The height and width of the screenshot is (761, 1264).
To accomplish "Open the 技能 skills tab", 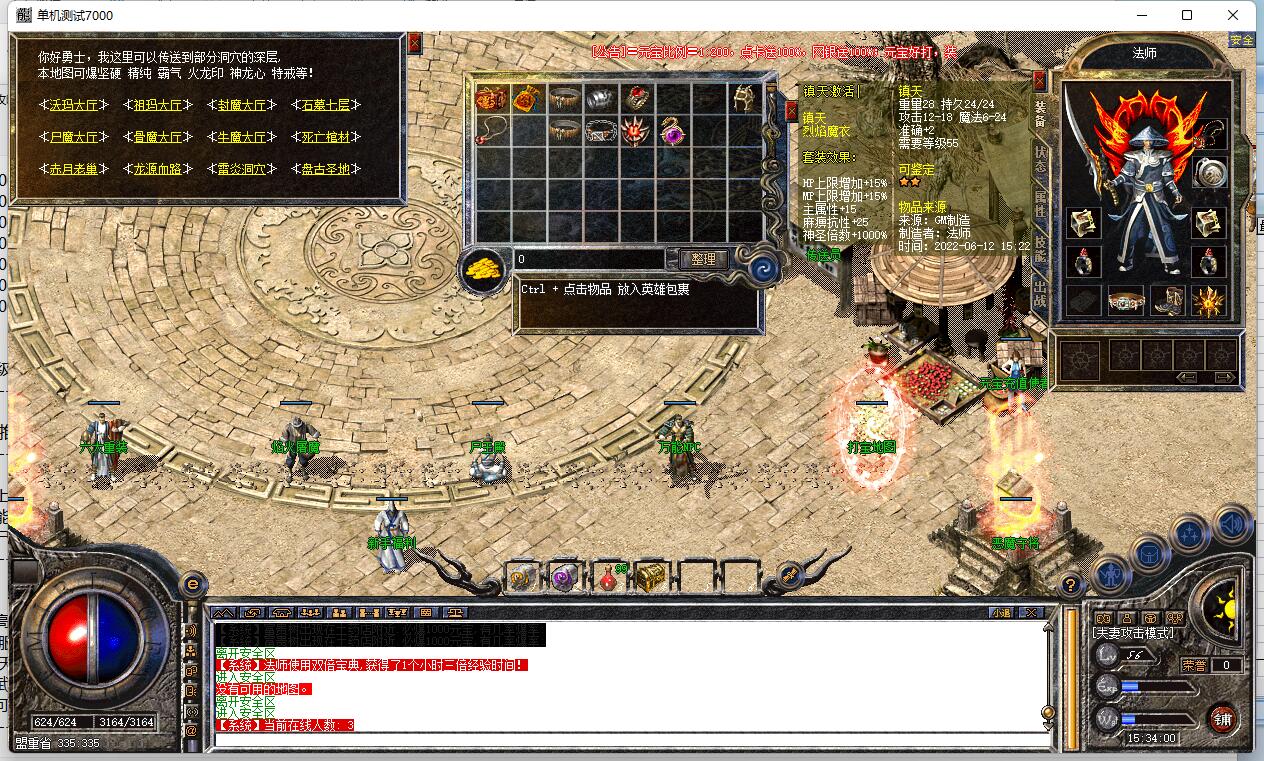I will tap(1040, 251).
